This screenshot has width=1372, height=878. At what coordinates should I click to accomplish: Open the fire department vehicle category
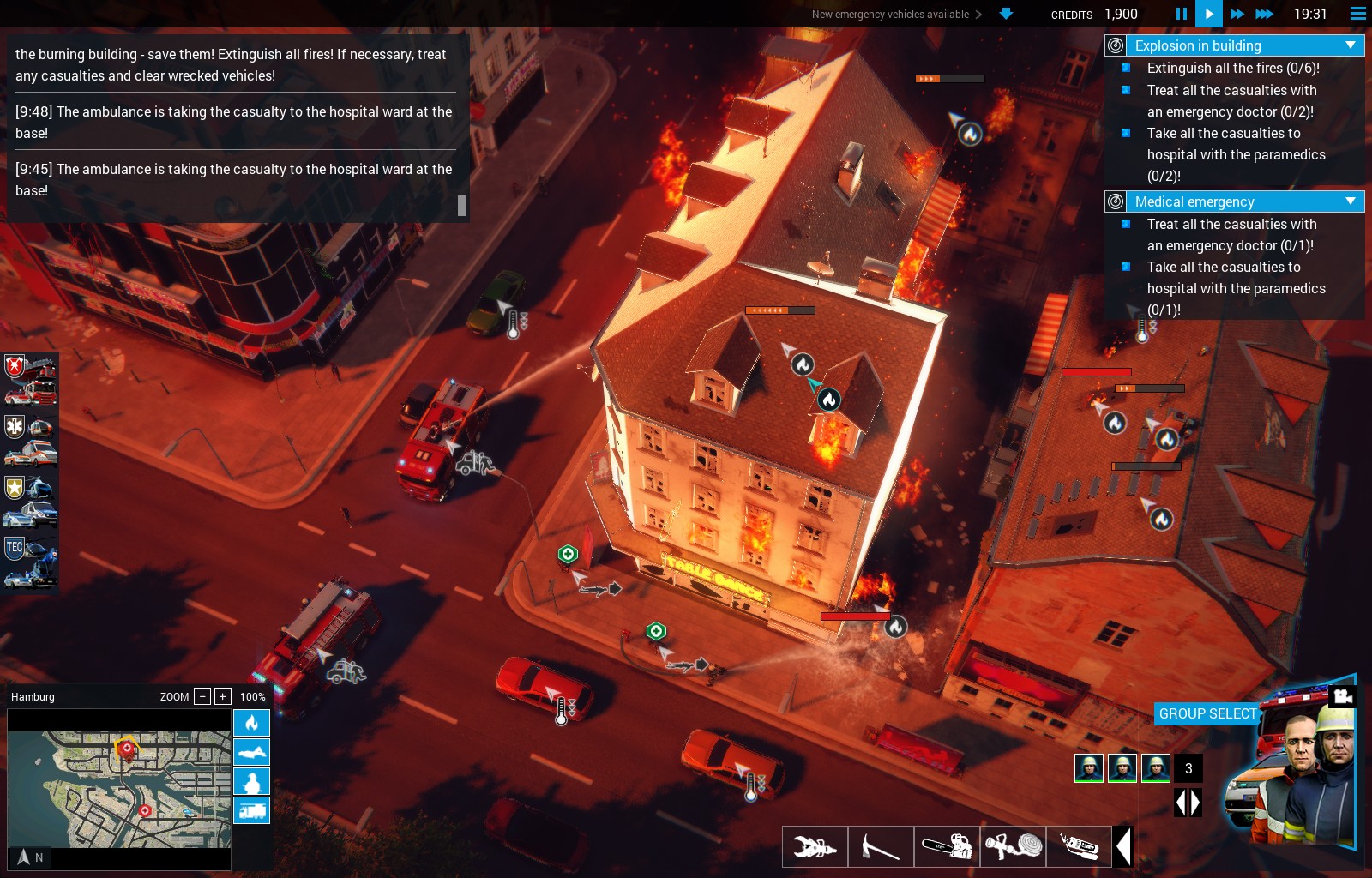(31, 379)
